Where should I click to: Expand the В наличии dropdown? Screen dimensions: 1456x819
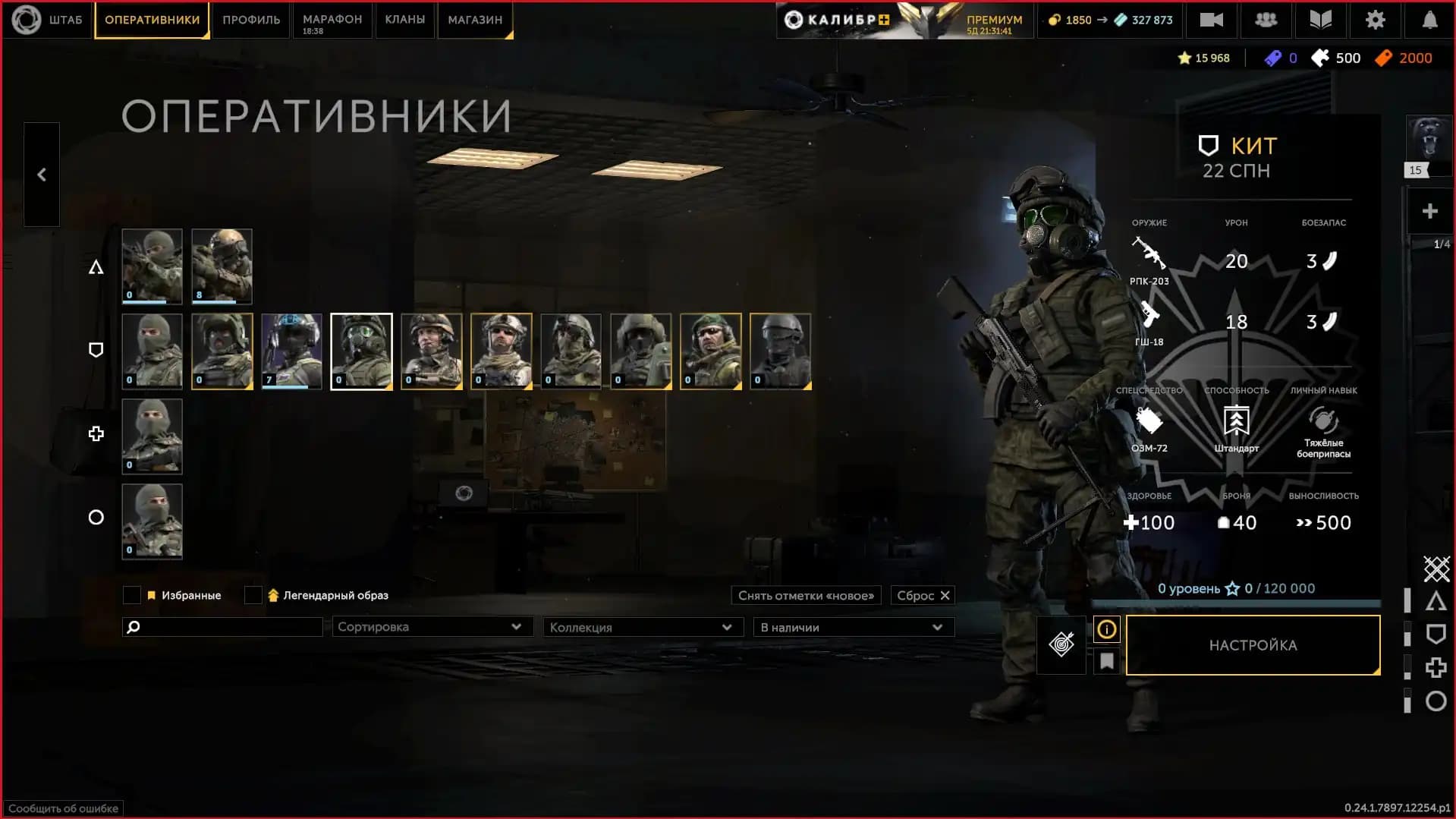pos(853,627)
